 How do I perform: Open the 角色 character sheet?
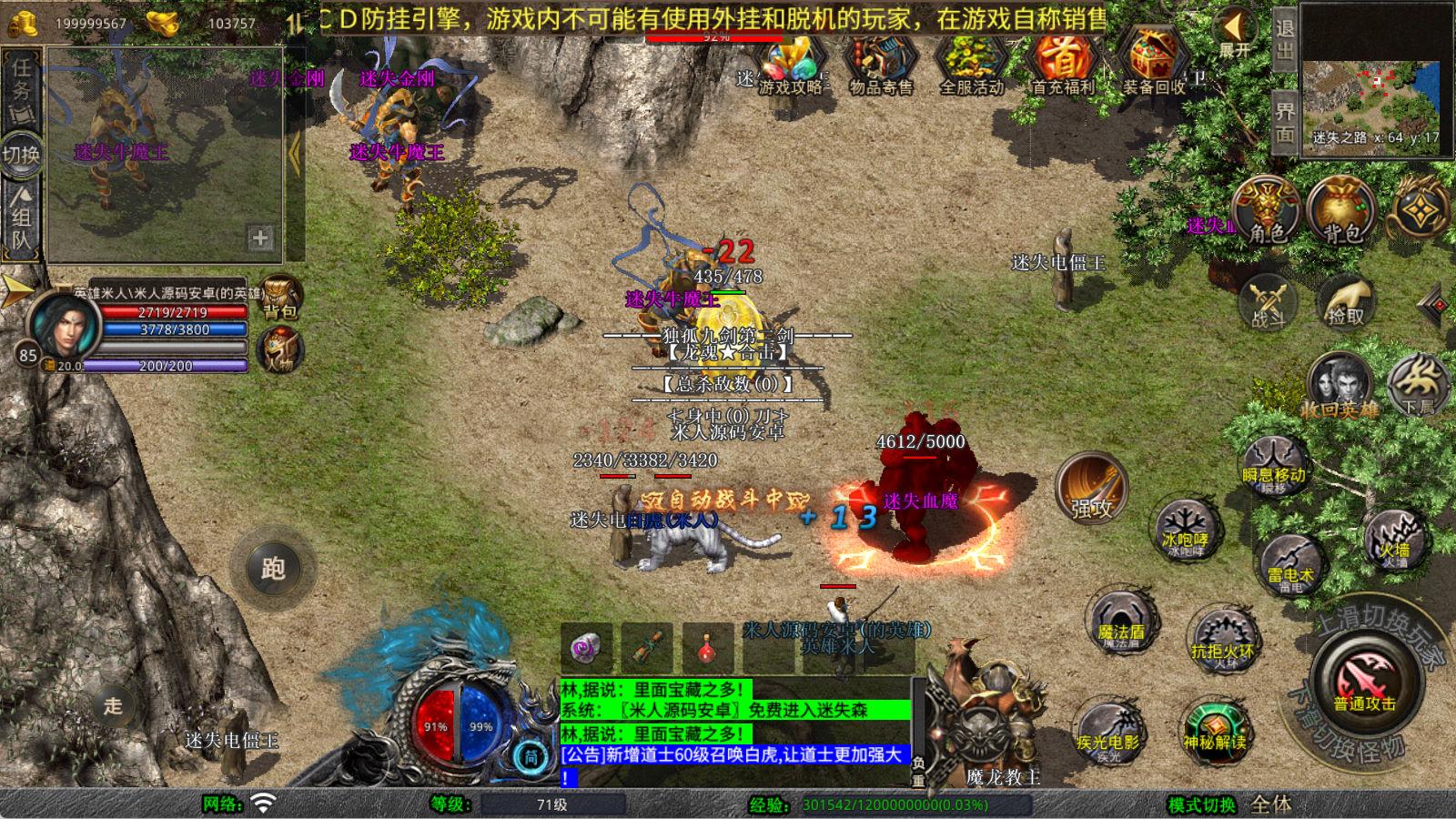pyautogui.click(x=1267, y=211)
